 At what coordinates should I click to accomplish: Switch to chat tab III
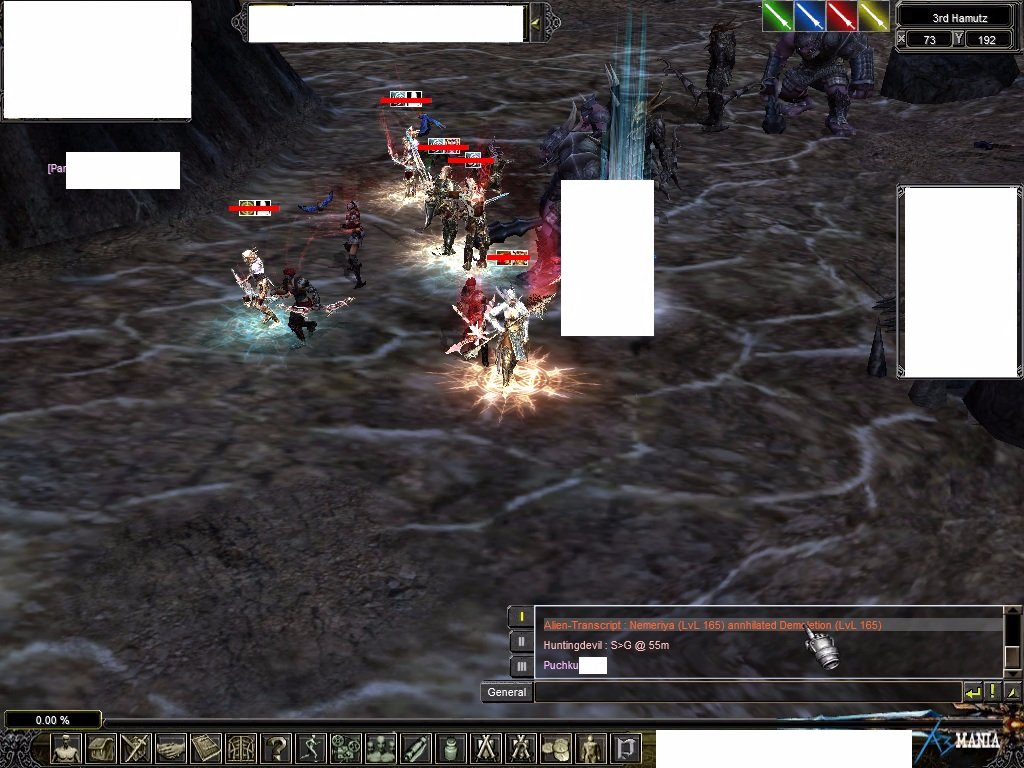tap(521, 666)
